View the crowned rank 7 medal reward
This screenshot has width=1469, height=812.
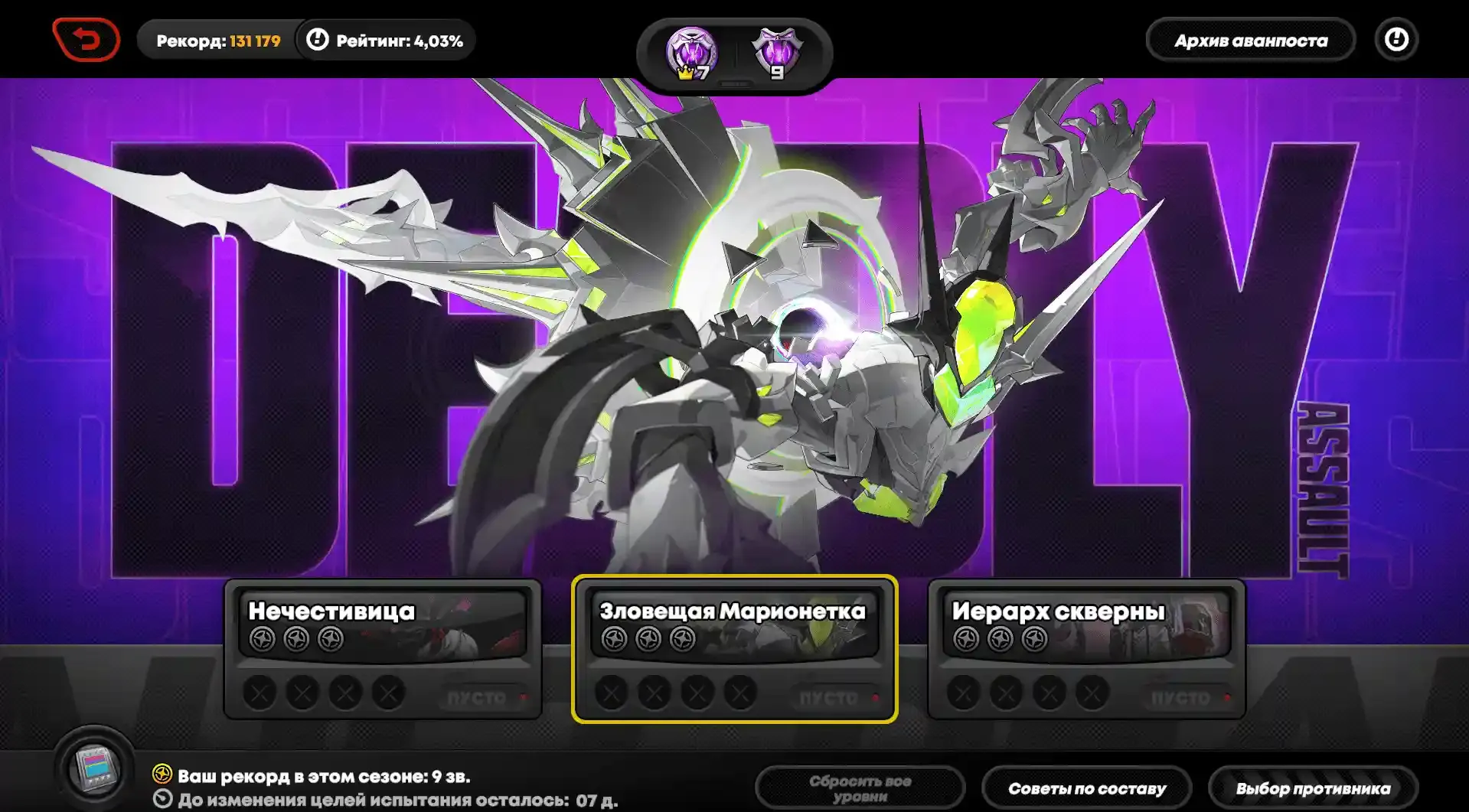tap(691, 54)
